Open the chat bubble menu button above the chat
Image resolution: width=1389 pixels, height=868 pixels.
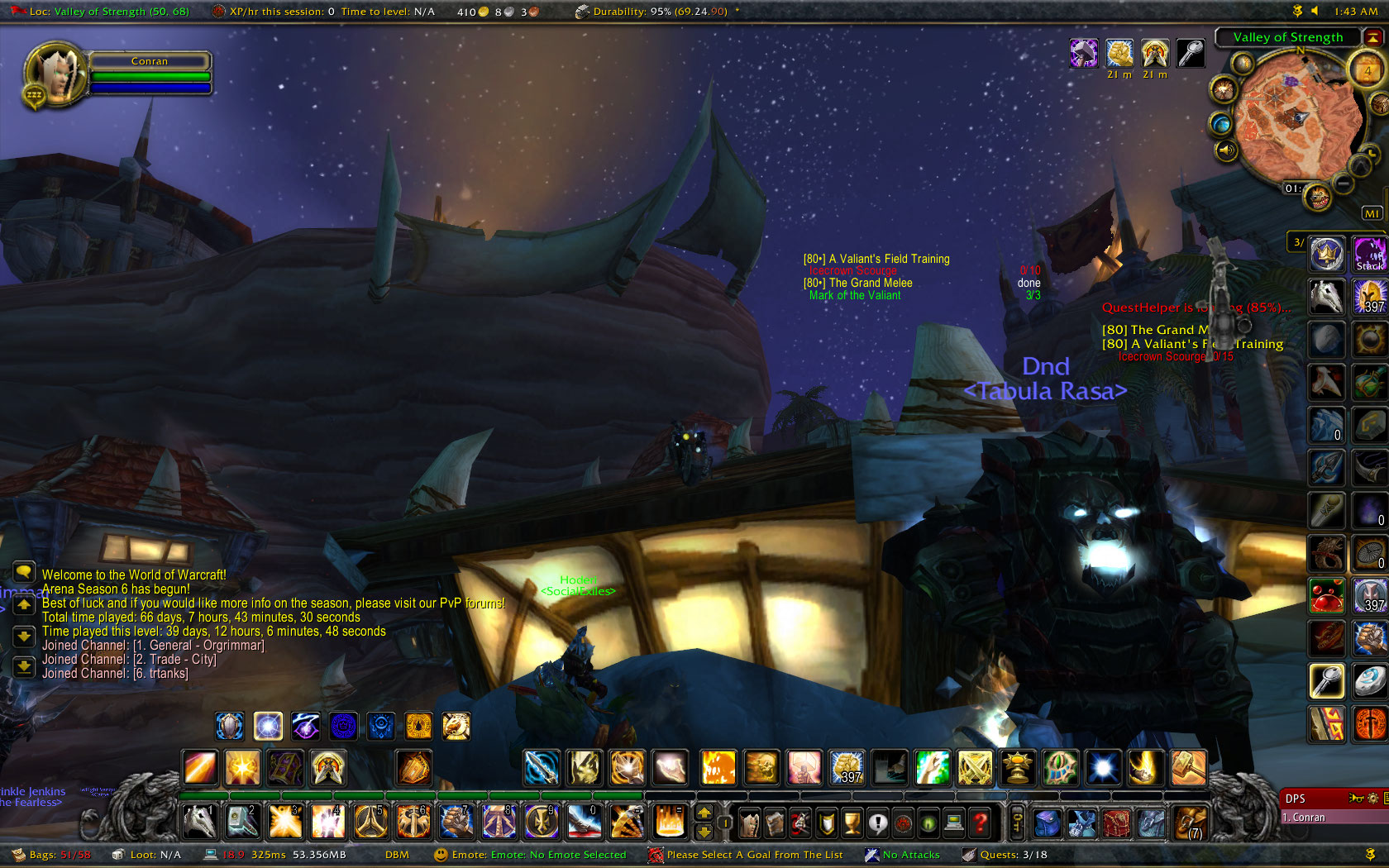click(x=23, y=573)
